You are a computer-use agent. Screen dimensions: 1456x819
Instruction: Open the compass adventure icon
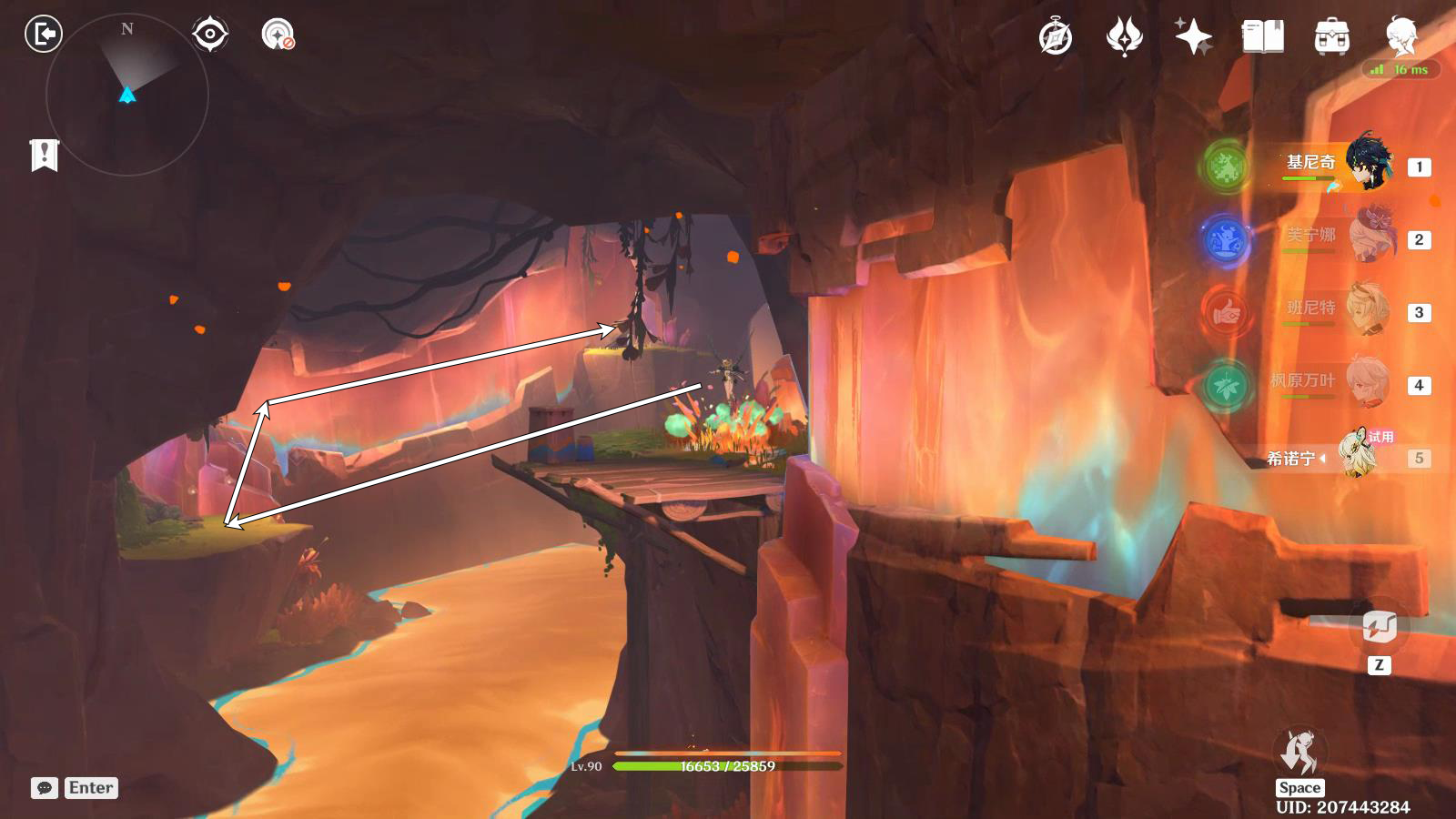tap(1056, 37)
